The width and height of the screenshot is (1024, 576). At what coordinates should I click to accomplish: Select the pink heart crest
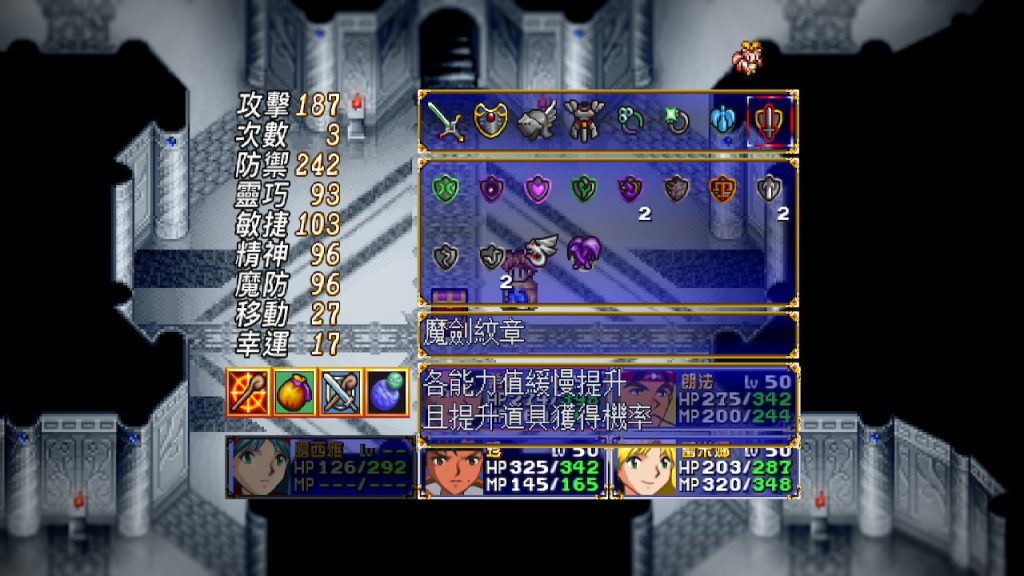(537, 188)
